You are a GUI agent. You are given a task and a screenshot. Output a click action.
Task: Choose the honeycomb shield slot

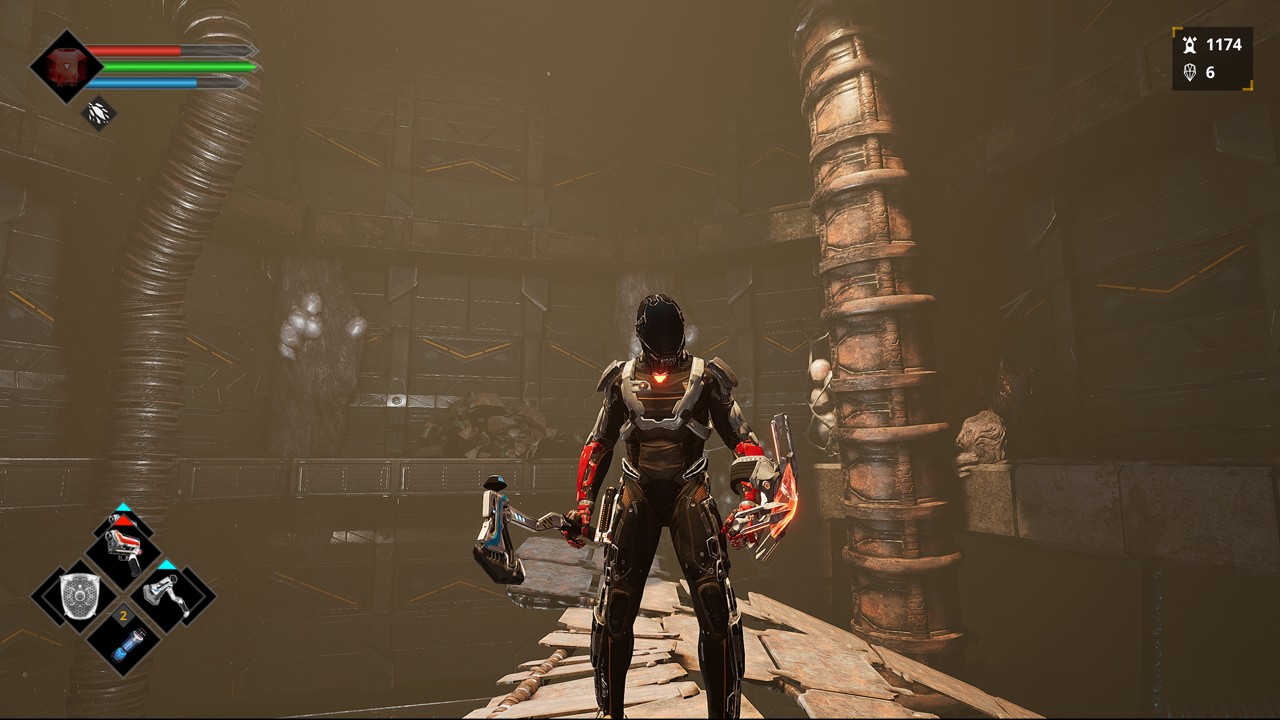click(77, 596)
